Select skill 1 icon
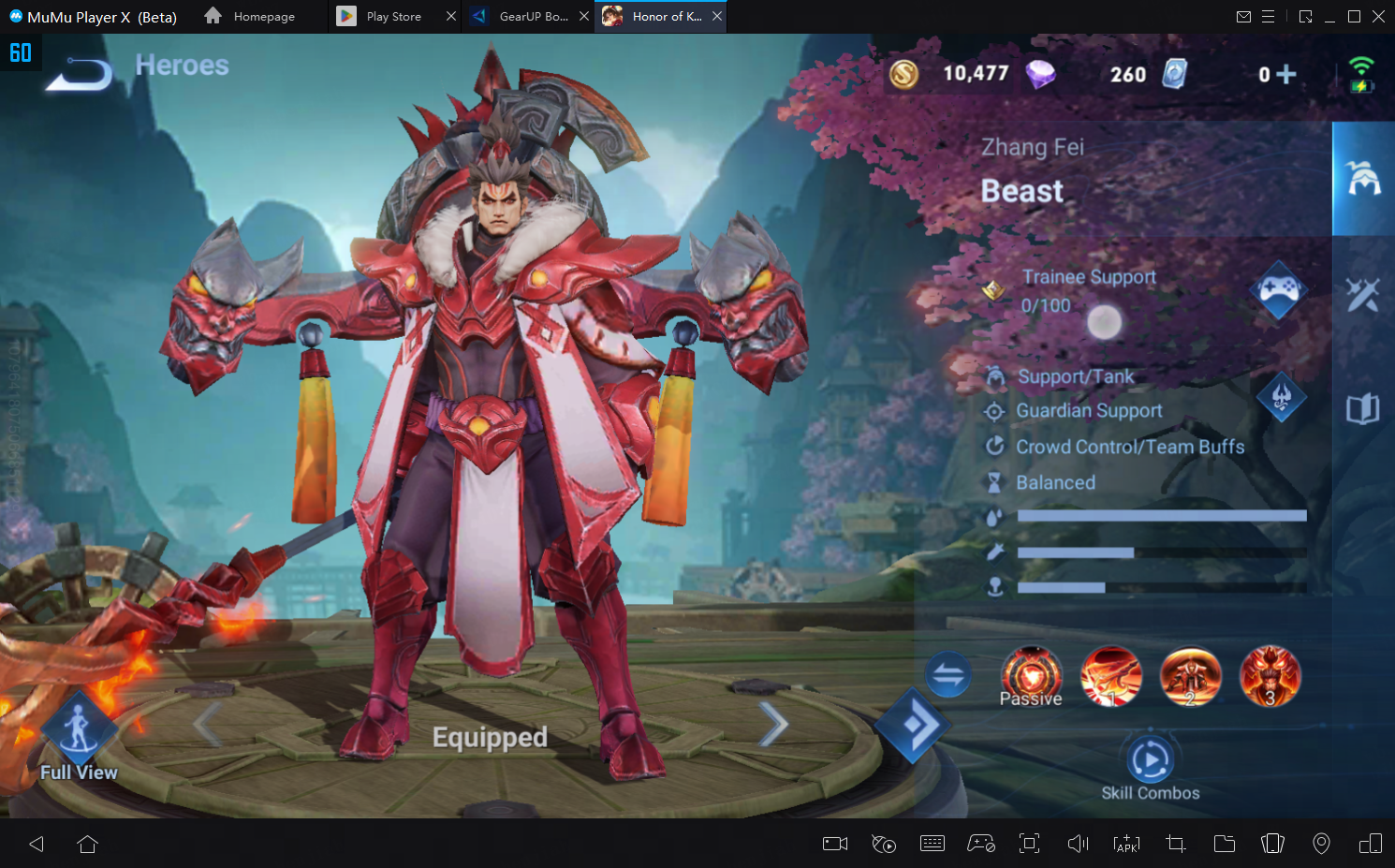The image size is (1395, 868). (1111, 676)
